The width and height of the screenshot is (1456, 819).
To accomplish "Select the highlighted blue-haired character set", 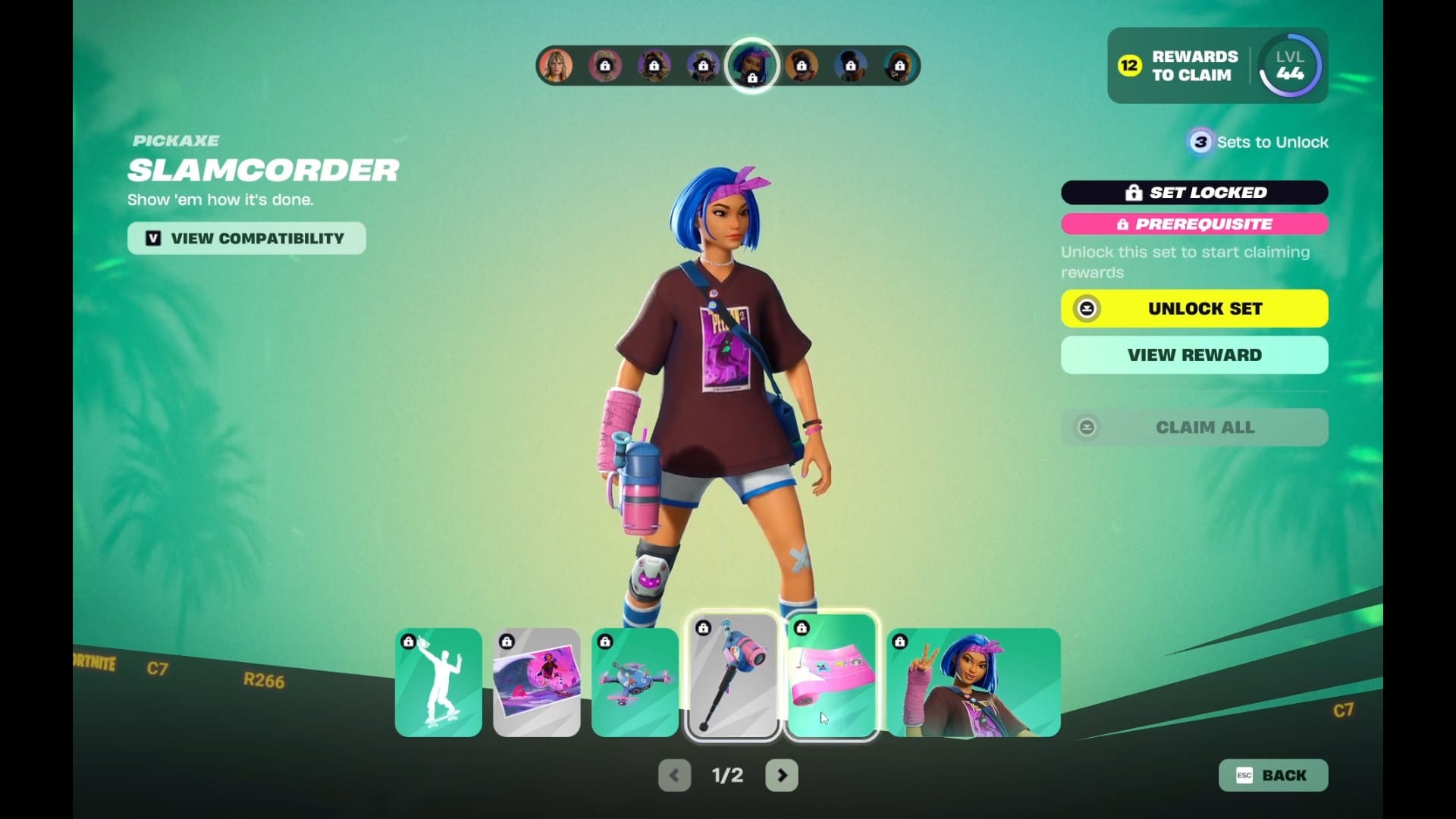I will click(752, 65).
